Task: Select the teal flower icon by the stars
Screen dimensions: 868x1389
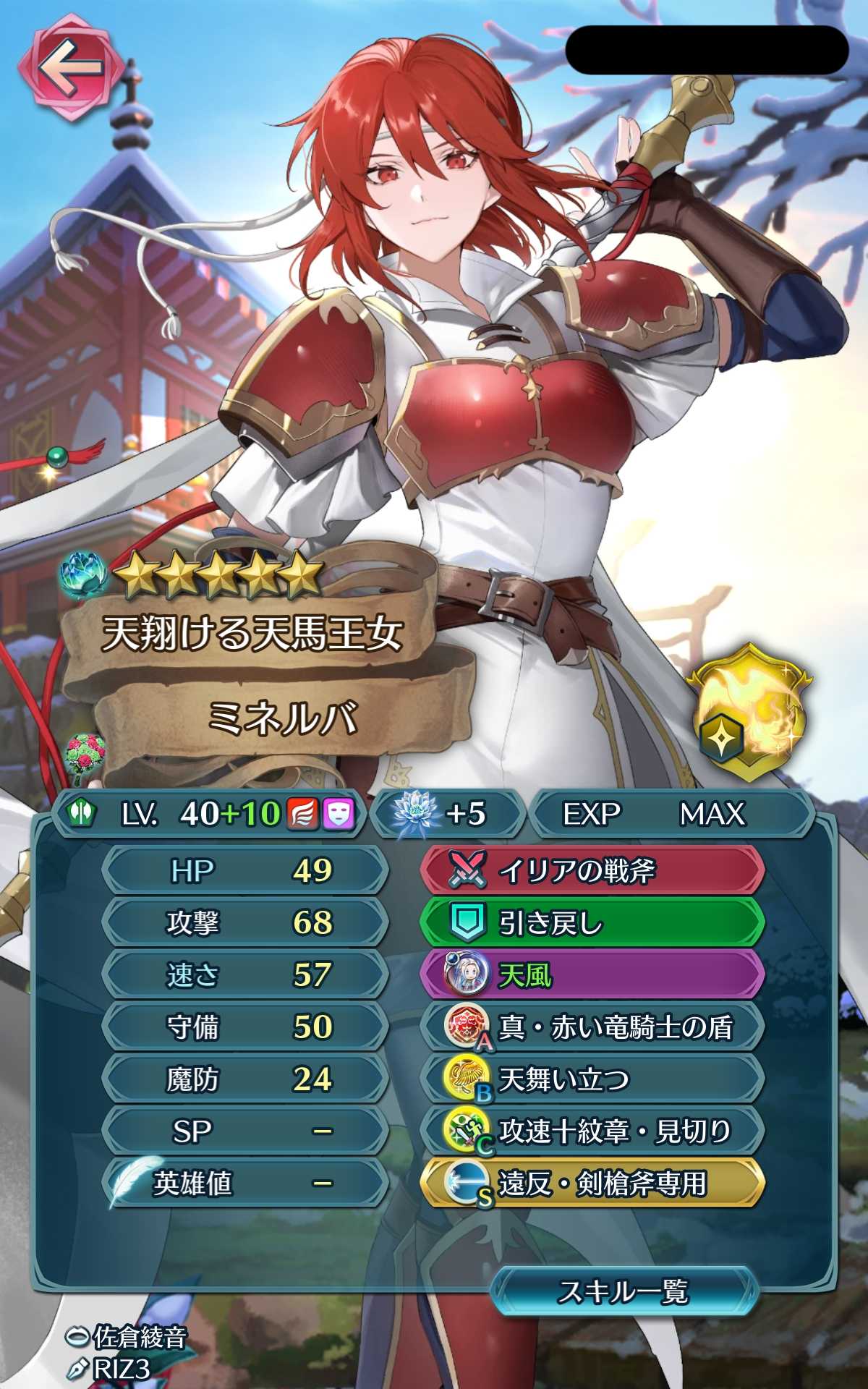Action: click(x=85, y=575)
